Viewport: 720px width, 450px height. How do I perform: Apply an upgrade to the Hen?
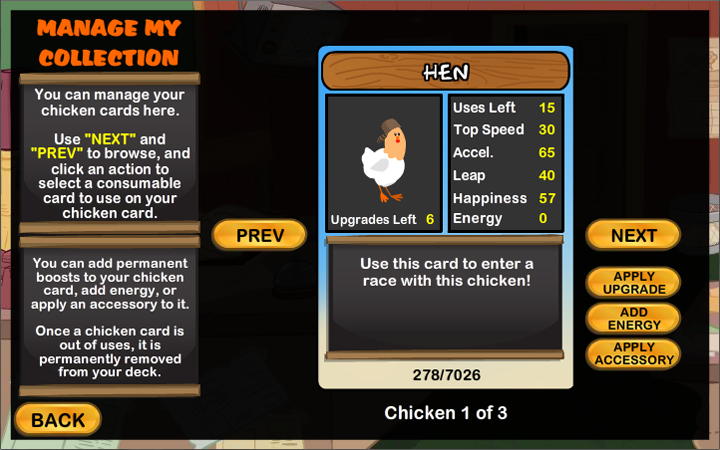(x=633, y=282)
